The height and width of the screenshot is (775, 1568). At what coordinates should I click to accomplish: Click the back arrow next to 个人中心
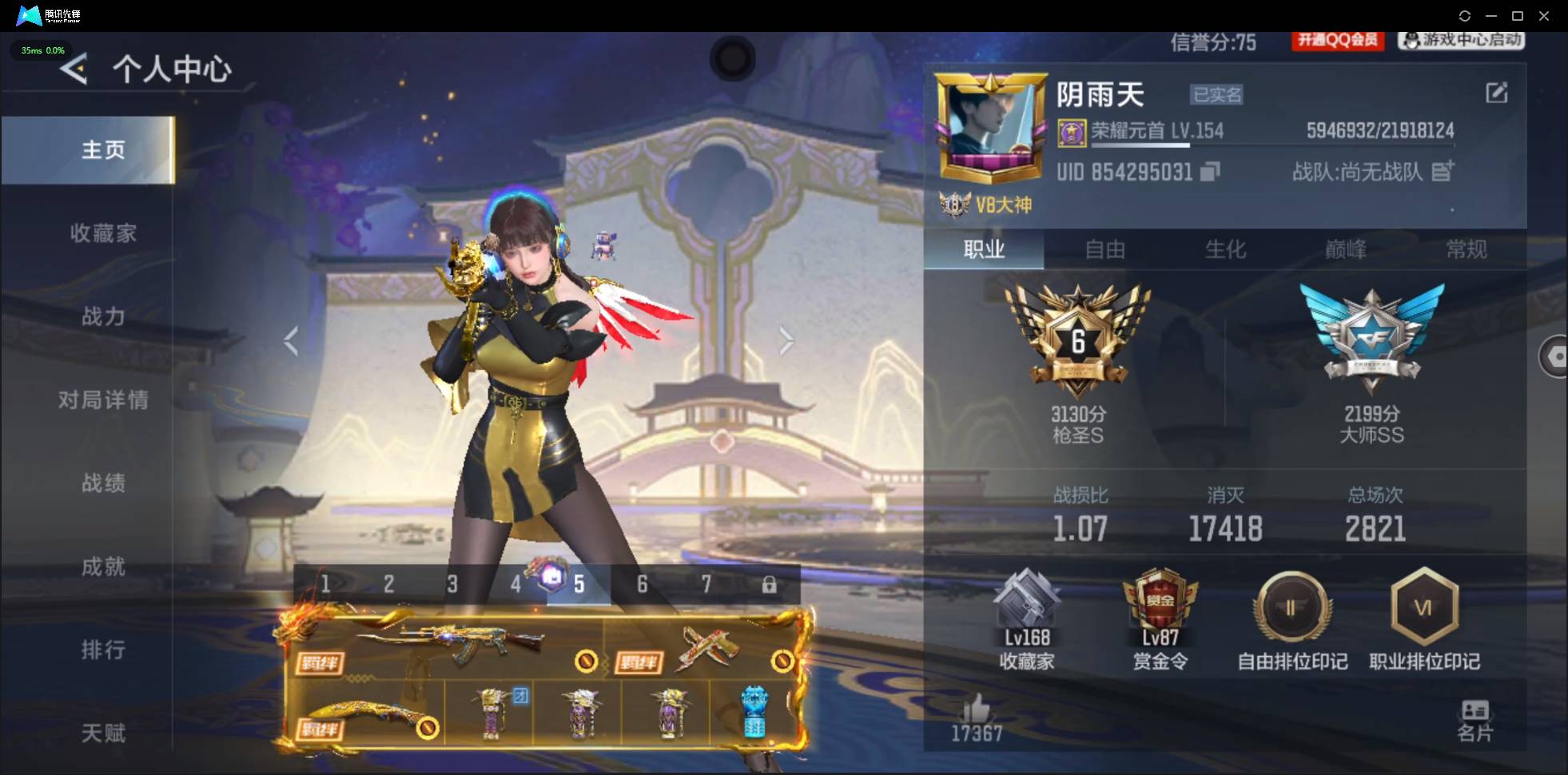coord(73,69)
